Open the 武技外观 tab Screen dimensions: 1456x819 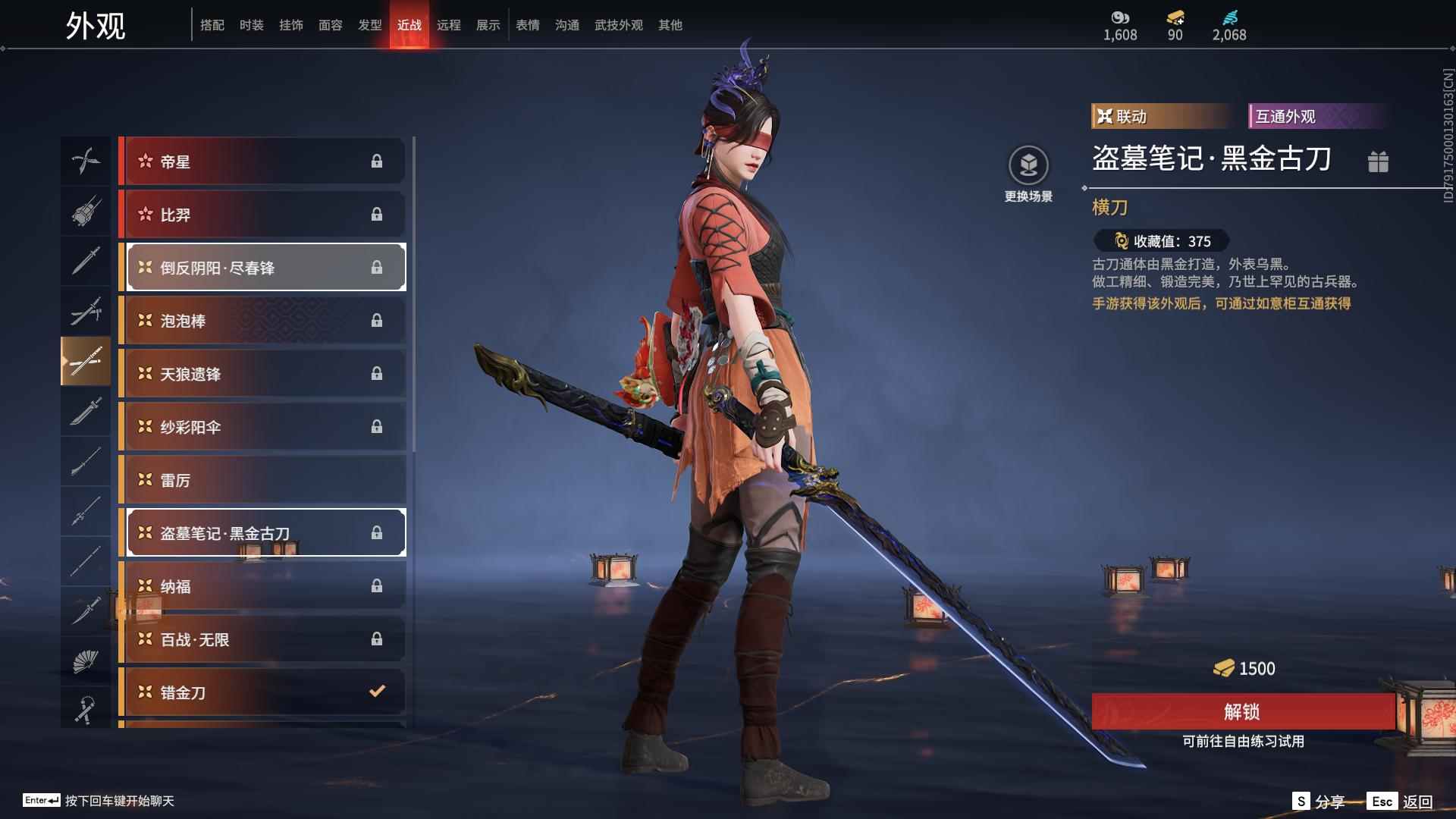click(618, 25)
